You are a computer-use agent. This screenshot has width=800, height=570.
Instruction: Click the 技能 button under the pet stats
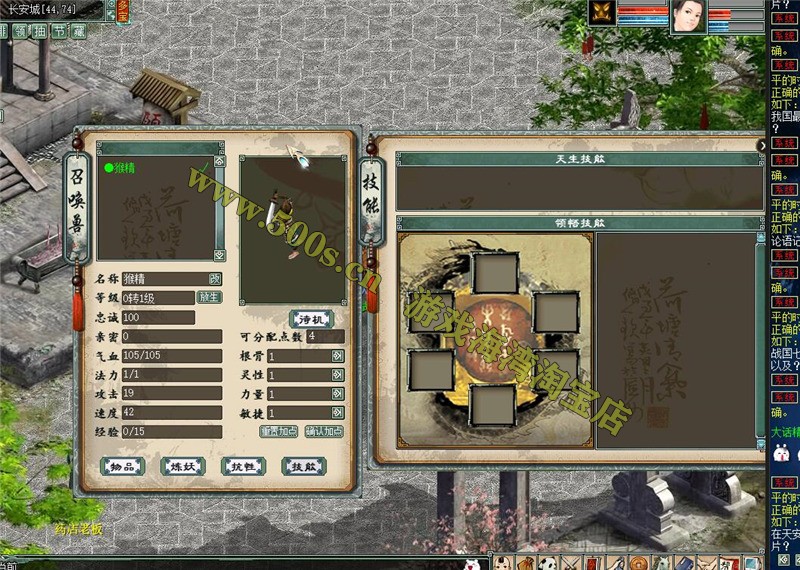point(303,466)
